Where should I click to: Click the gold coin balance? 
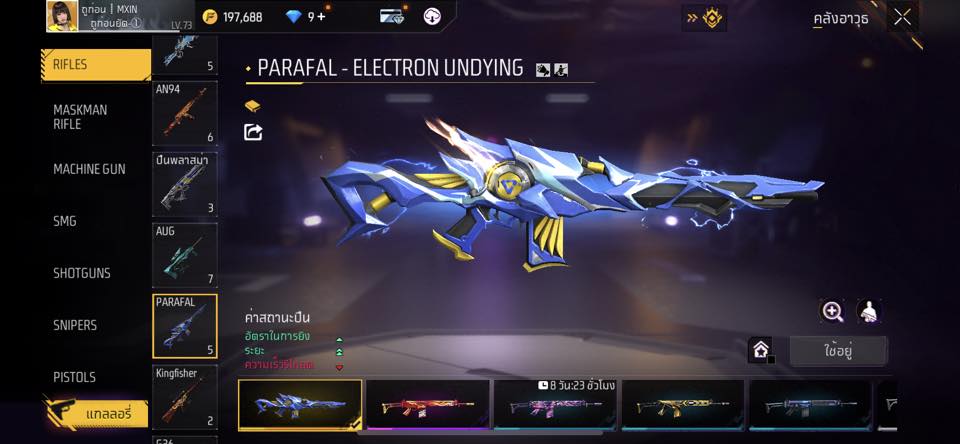pos(232,17)
